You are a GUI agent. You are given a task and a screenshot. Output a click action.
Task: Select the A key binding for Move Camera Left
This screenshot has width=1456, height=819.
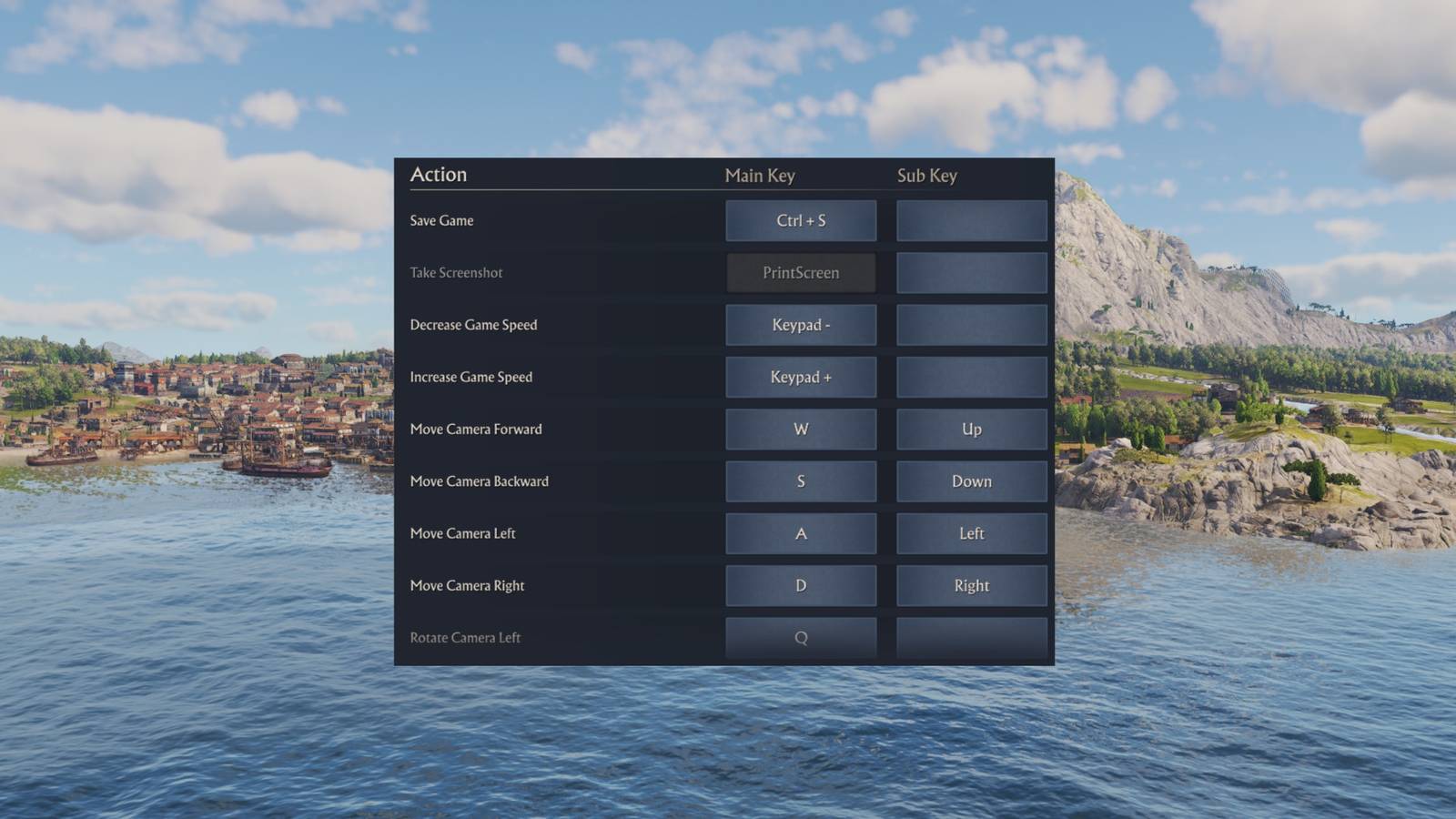click(801, 533)
